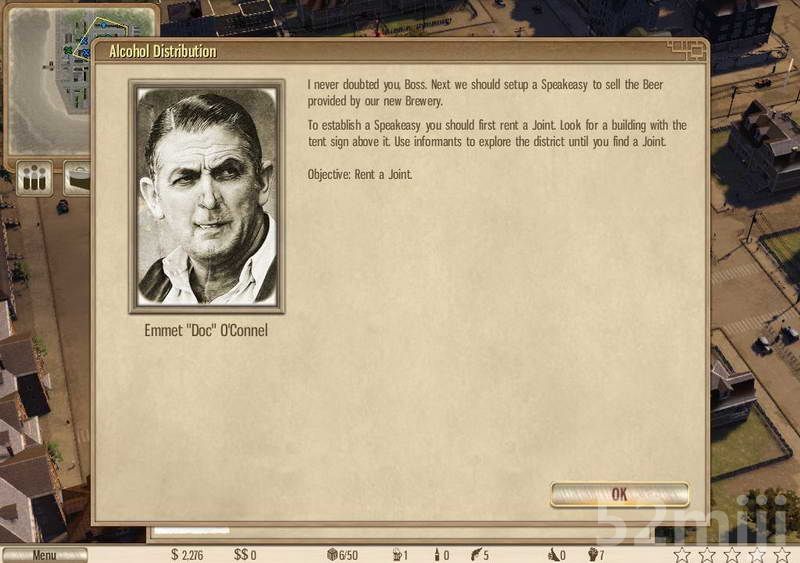Open the Menu button in the bottom bar
Image resolution: width=800 pixels, height=563 pixels.
(44, 555)
